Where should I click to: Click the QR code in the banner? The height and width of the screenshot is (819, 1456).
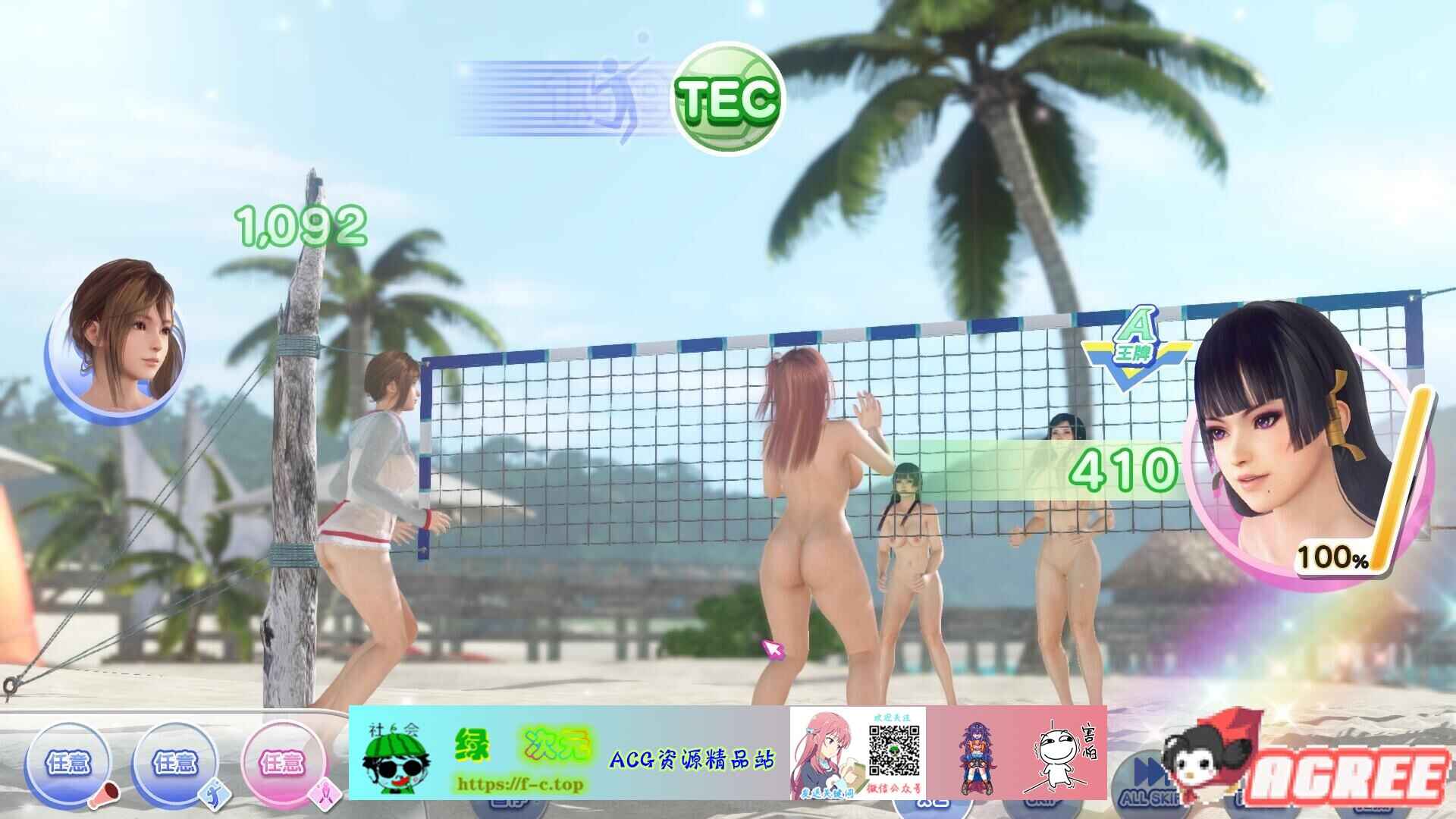pyautogui.click(x=894, y=752)
